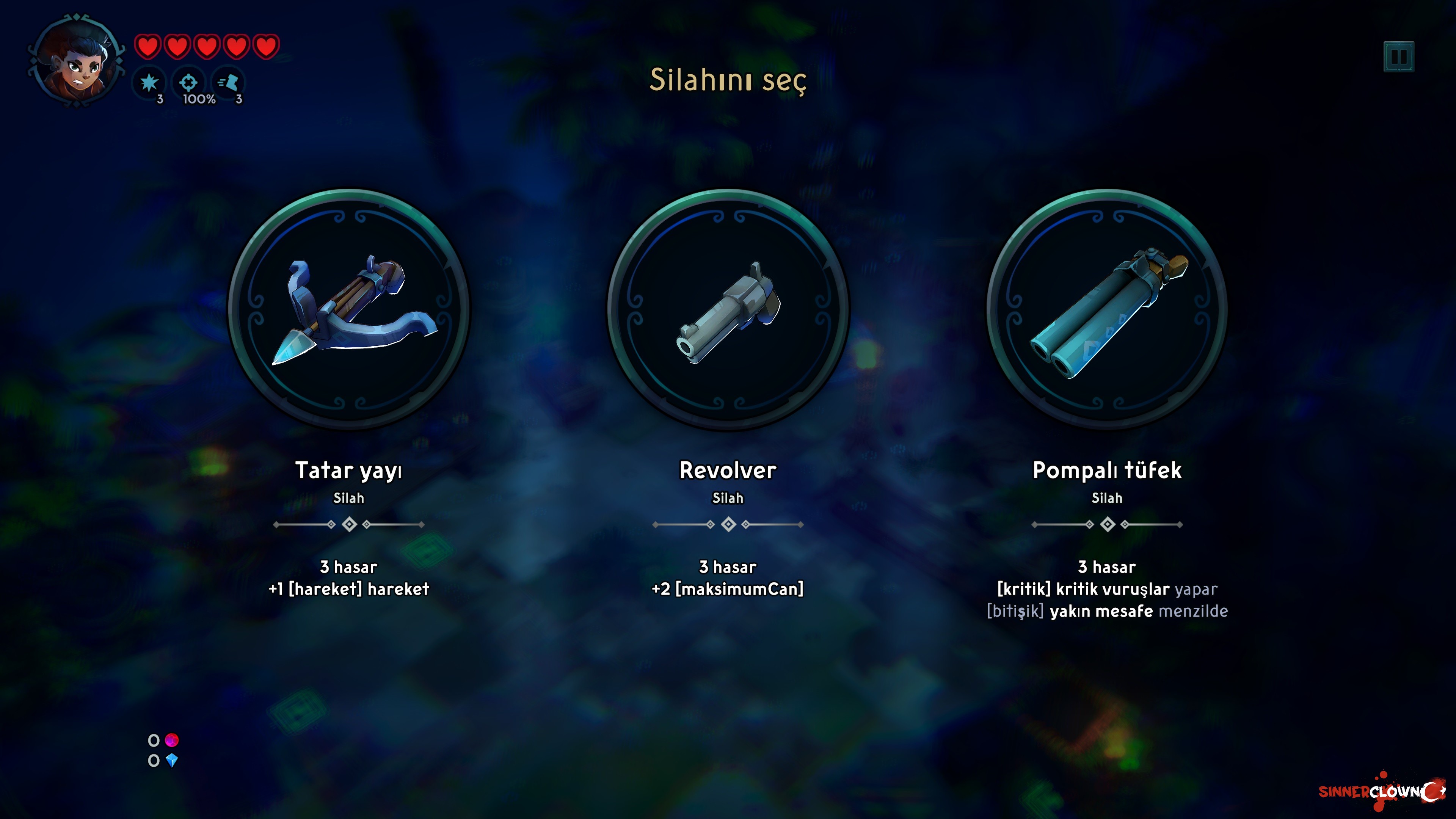Select the Revolver weapon option
The height and width of the screenshot is (819, 1456).
tap(728, 309)
